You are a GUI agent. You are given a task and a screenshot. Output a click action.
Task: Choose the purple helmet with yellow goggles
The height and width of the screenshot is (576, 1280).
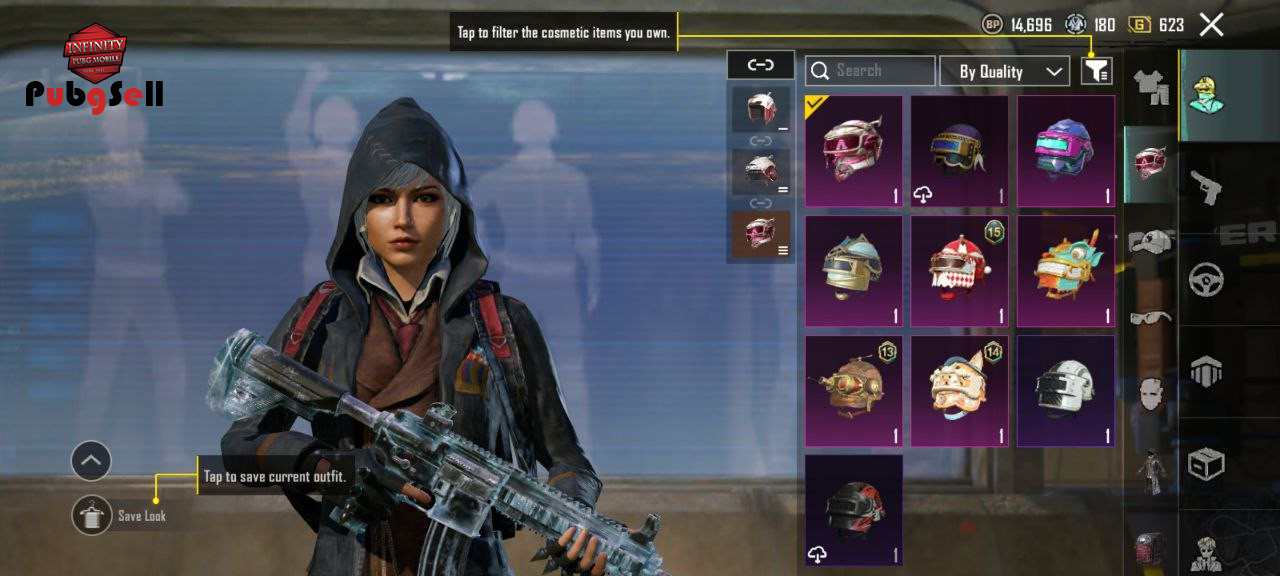[959, 151]
